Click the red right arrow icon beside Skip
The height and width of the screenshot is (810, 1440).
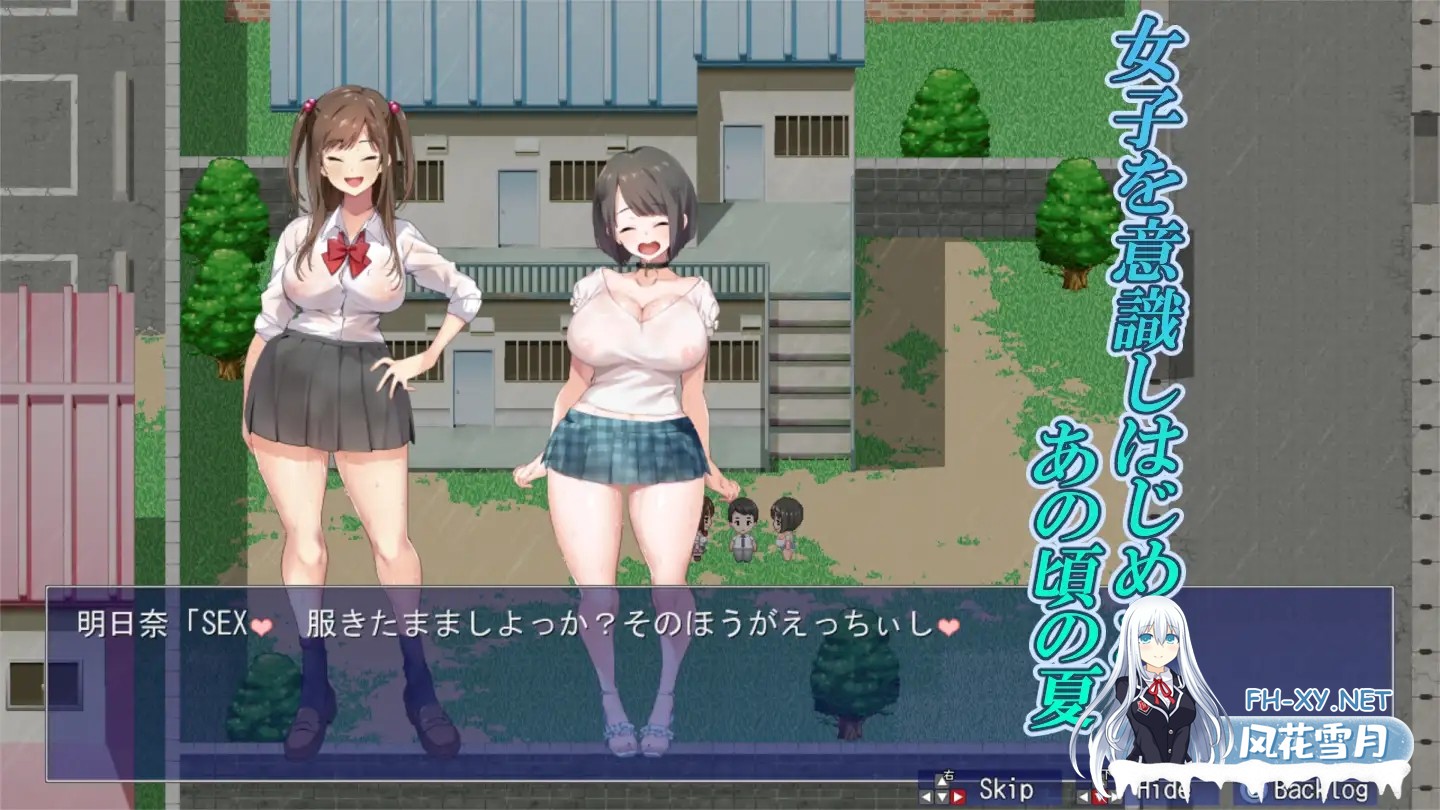pyautogui.click(x=959, y=798)
